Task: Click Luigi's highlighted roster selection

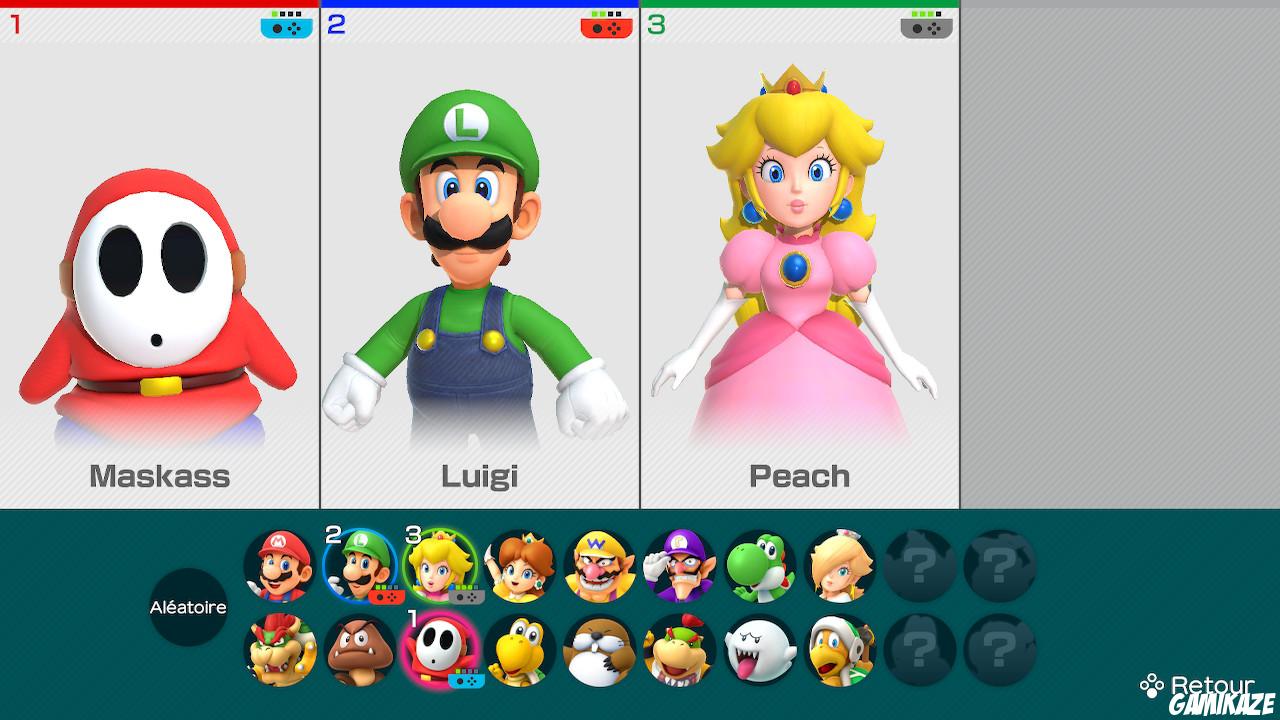Action: [x=358, y=567]
